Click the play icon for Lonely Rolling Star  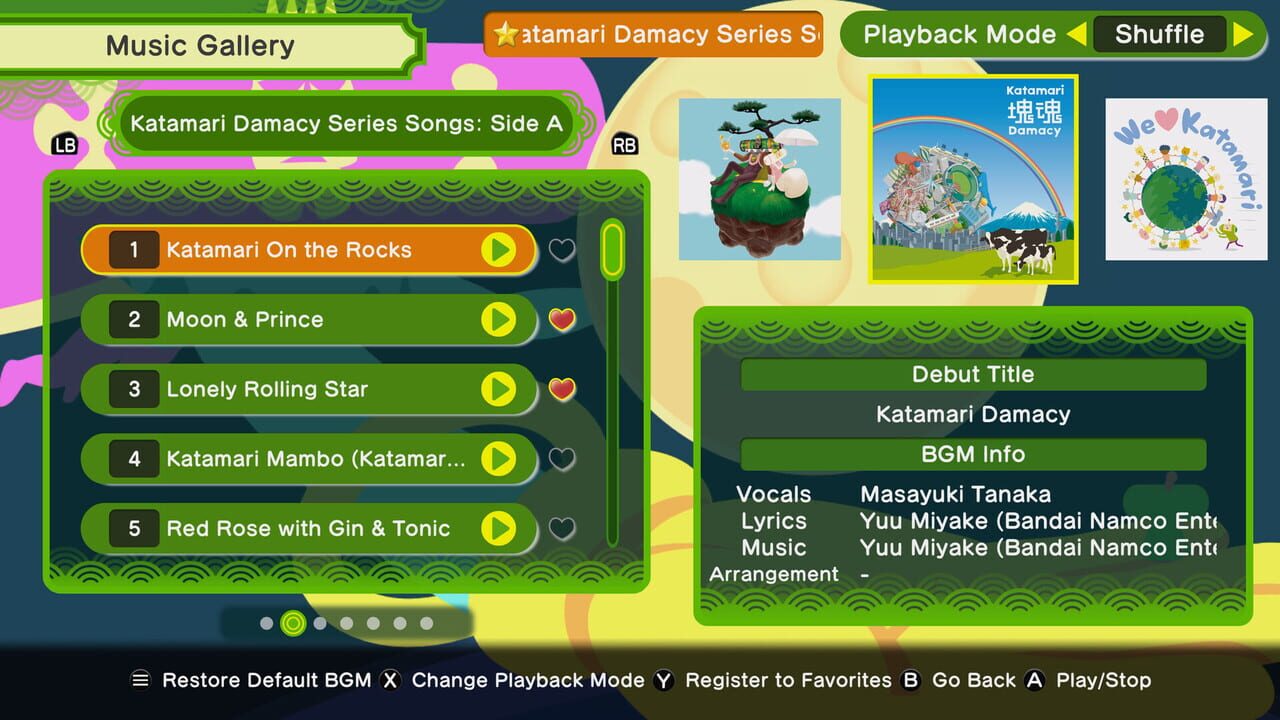coord(499,389)
